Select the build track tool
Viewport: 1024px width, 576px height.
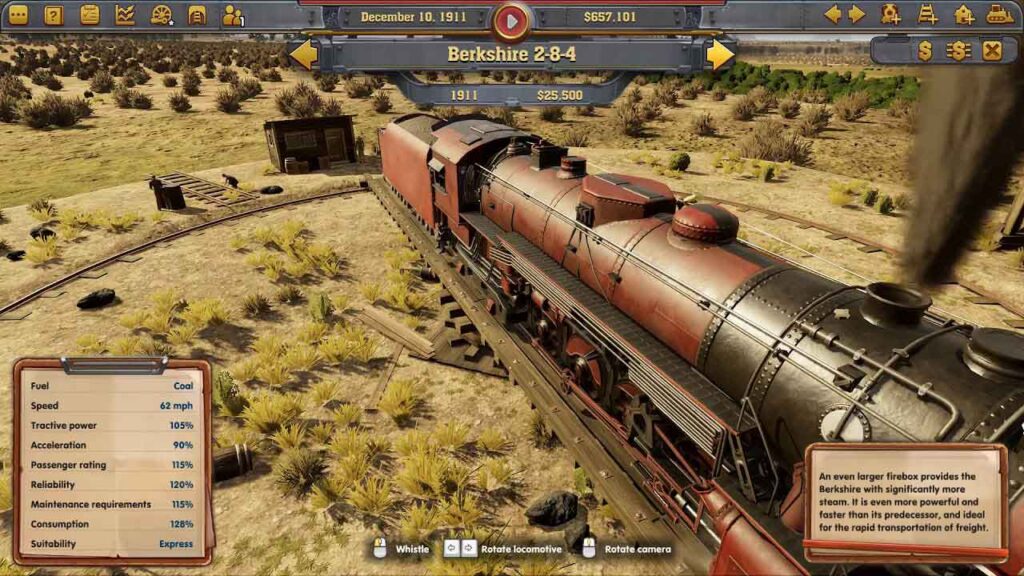(928, 14)
